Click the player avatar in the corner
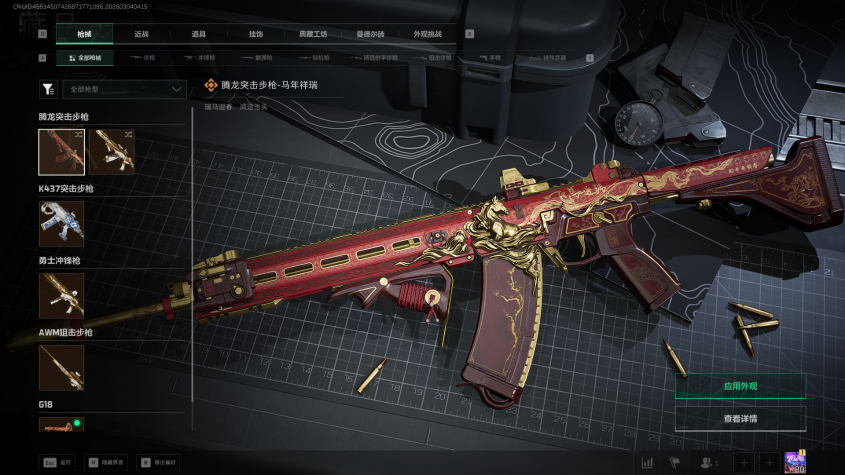This screenshot has height=475, width=845. pos(796,461)
